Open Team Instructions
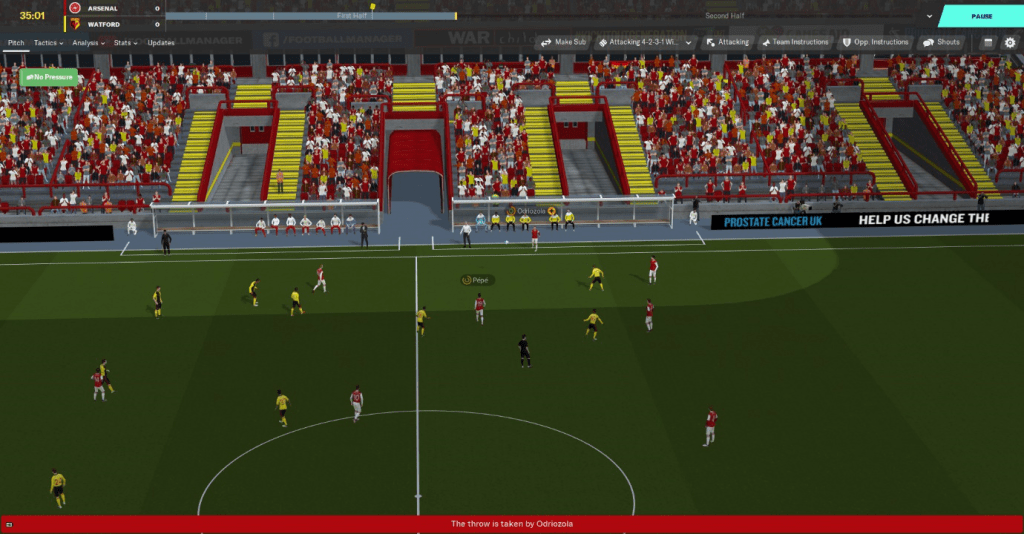 pos(795,42)
